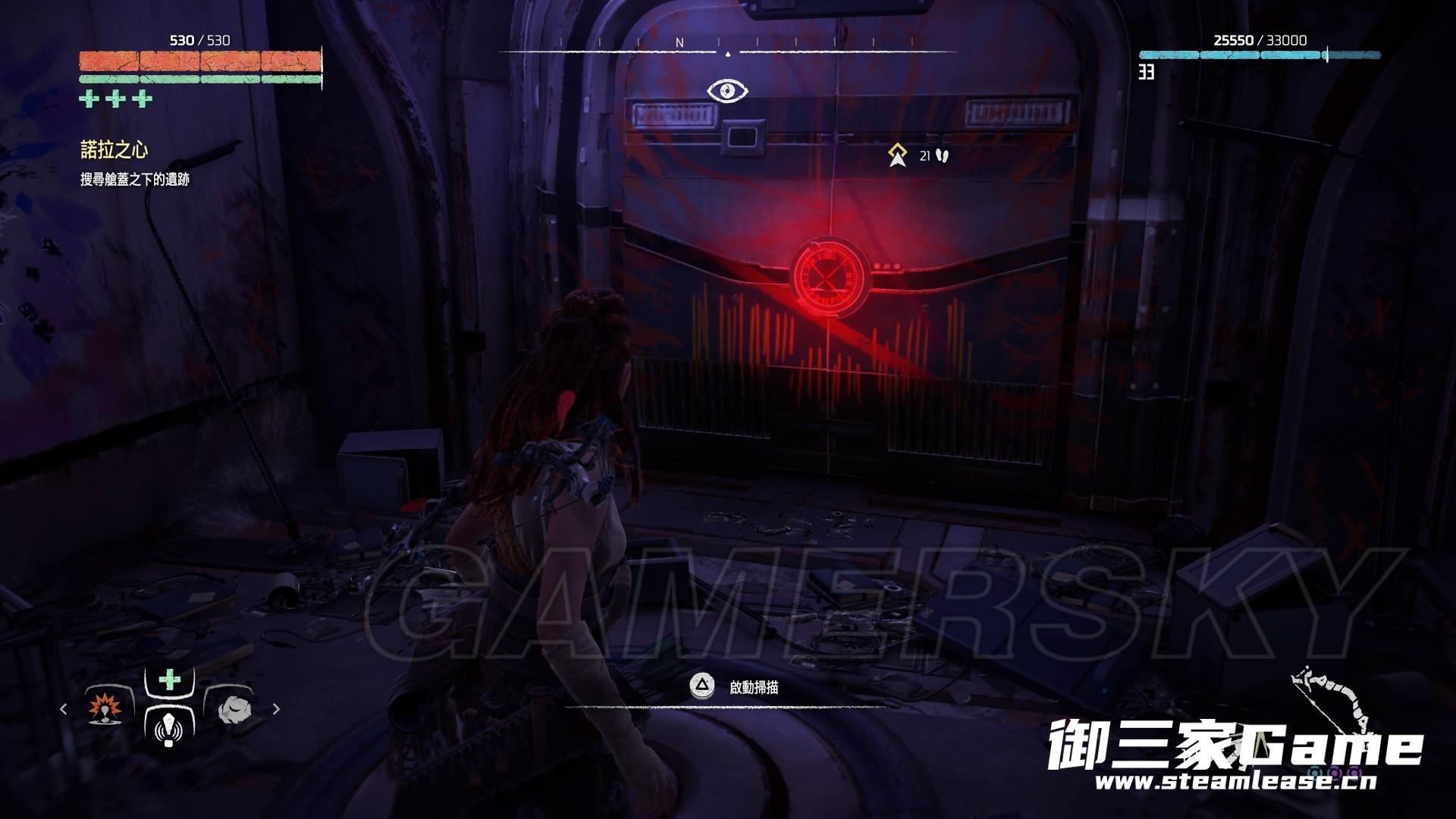Select the rock item slot
The height and width of the screenshot is (819, 1456).
pyautogui.click(x=234, y=710)
